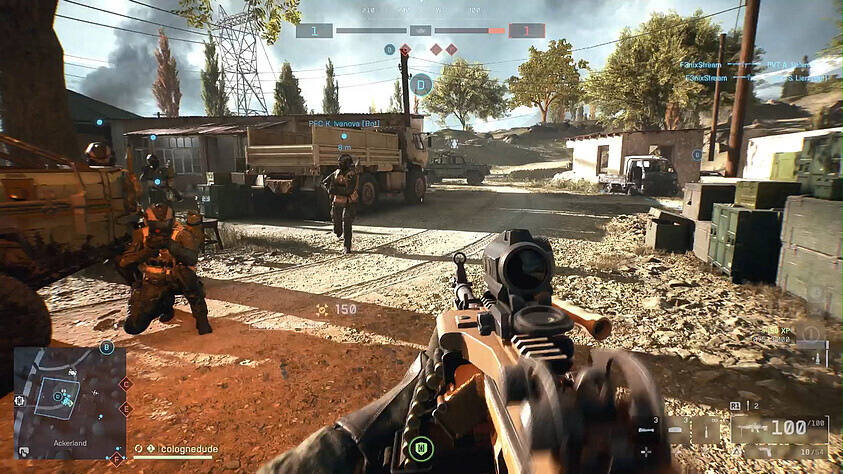Viewport: 843px width, 474px height.
Task: Click the green squad ability icon
Action: point(421,447)
